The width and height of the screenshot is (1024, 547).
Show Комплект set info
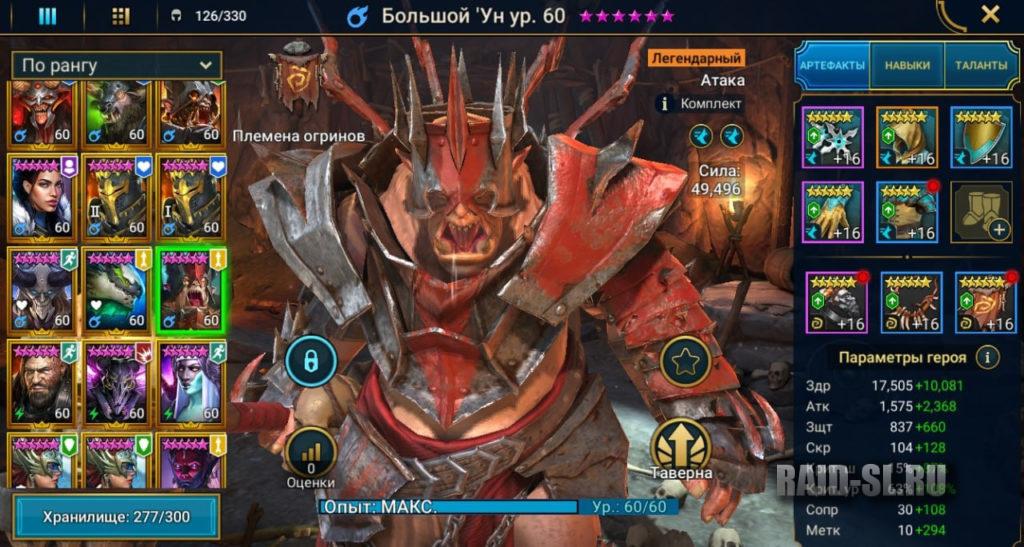[x=700, y=103]
